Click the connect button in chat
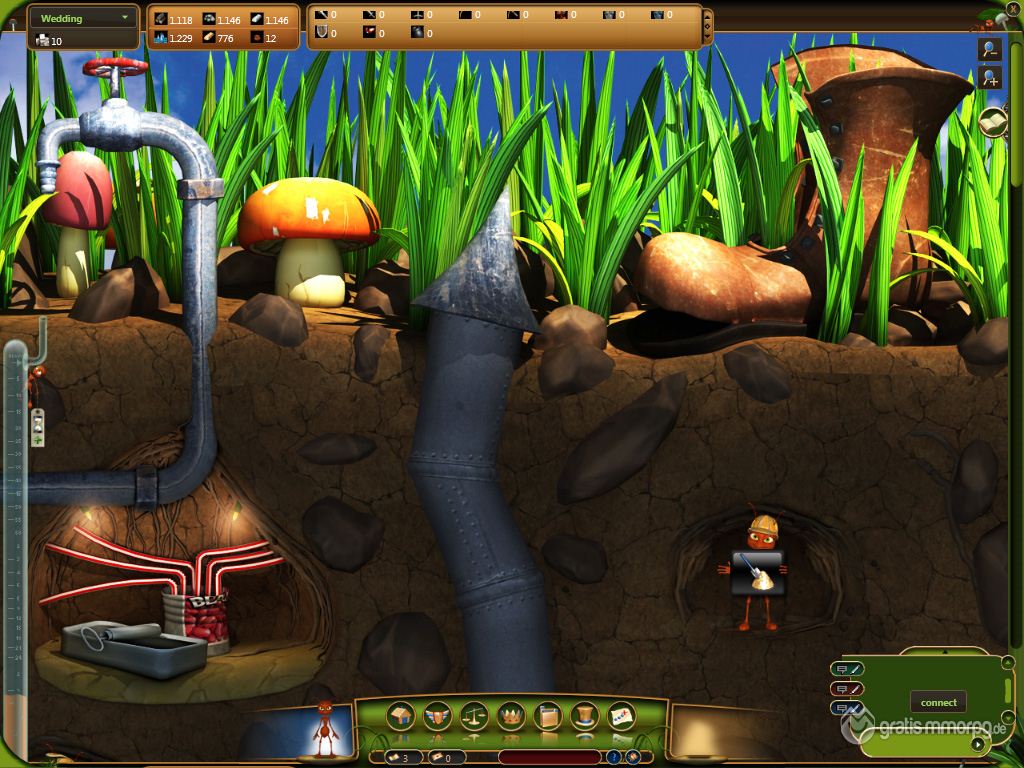1024x768 pixels. coord(938,702)
